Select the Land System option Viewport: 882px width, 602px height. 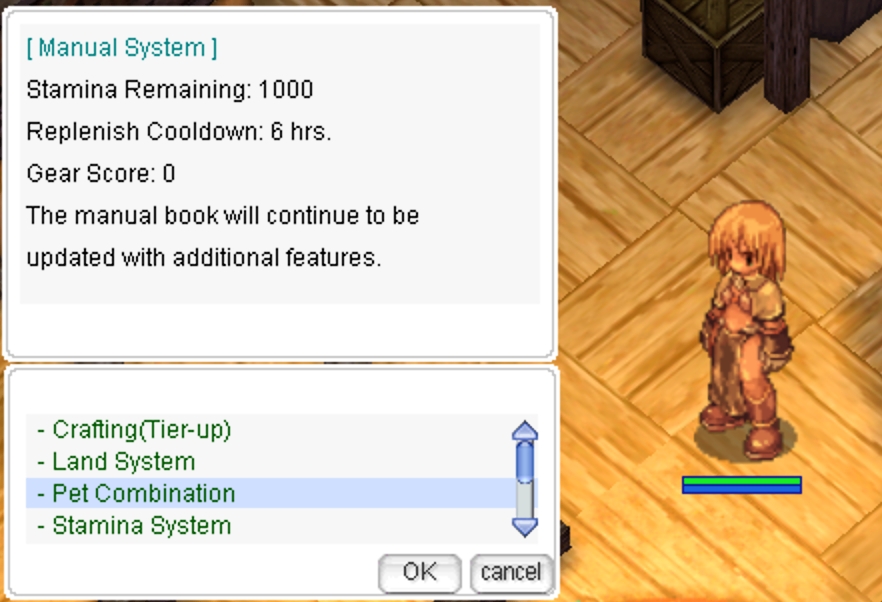click(124, 462)
